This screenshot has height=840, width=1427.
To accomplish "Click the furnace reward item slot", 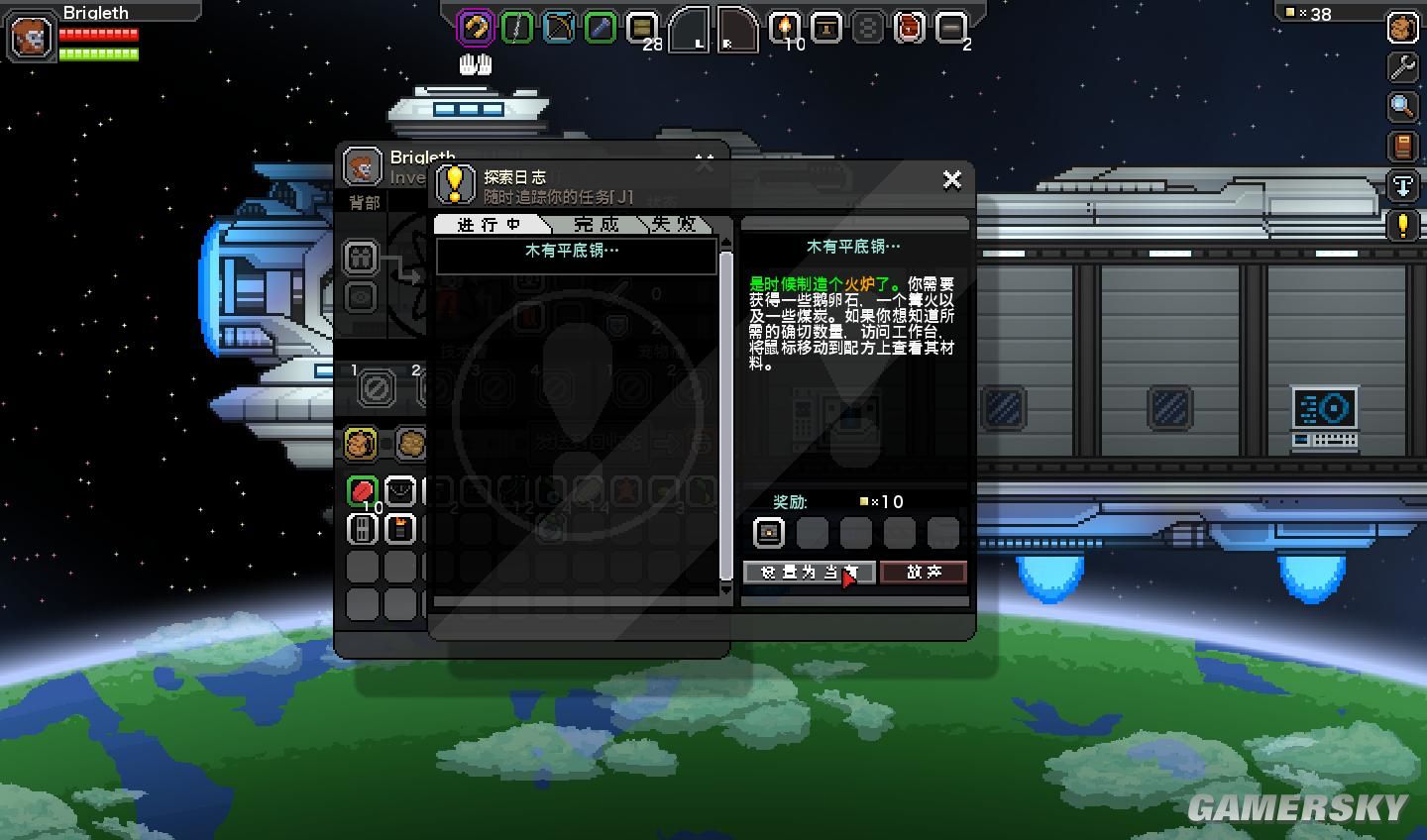I will (x=768, y=532).
